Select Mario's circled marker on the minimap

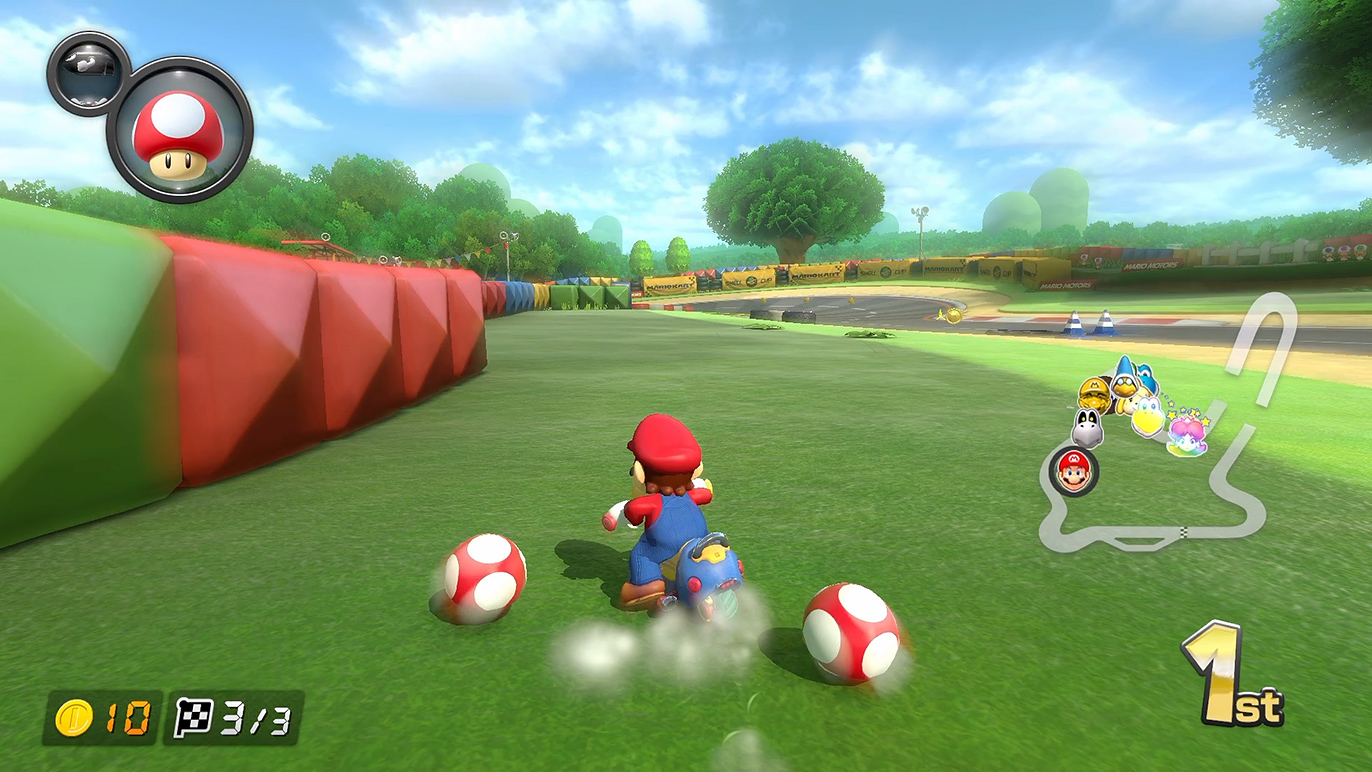[x=1073, y=471]
